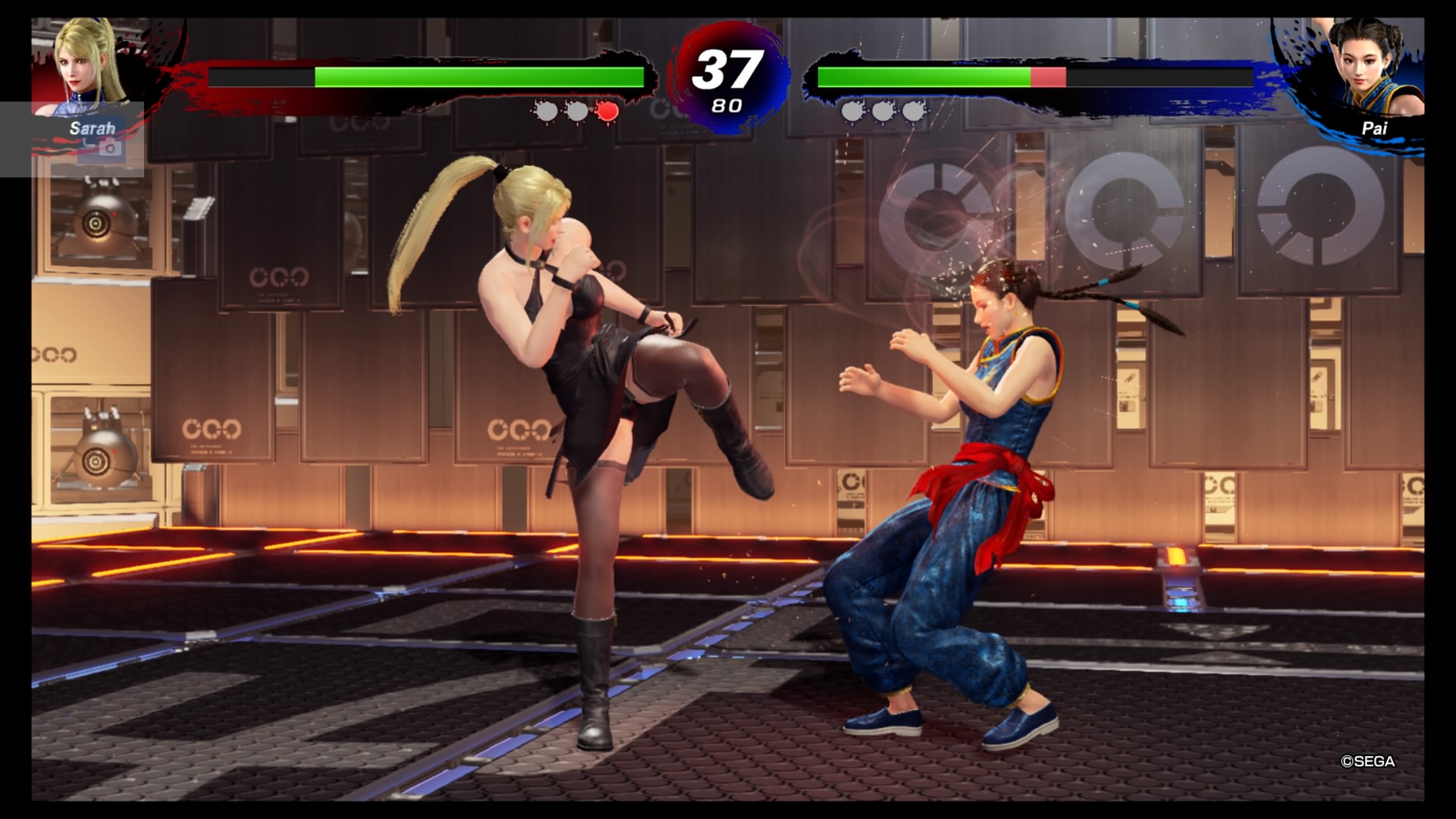Toggle the middle gray round marker on Sarah's side

576,111
